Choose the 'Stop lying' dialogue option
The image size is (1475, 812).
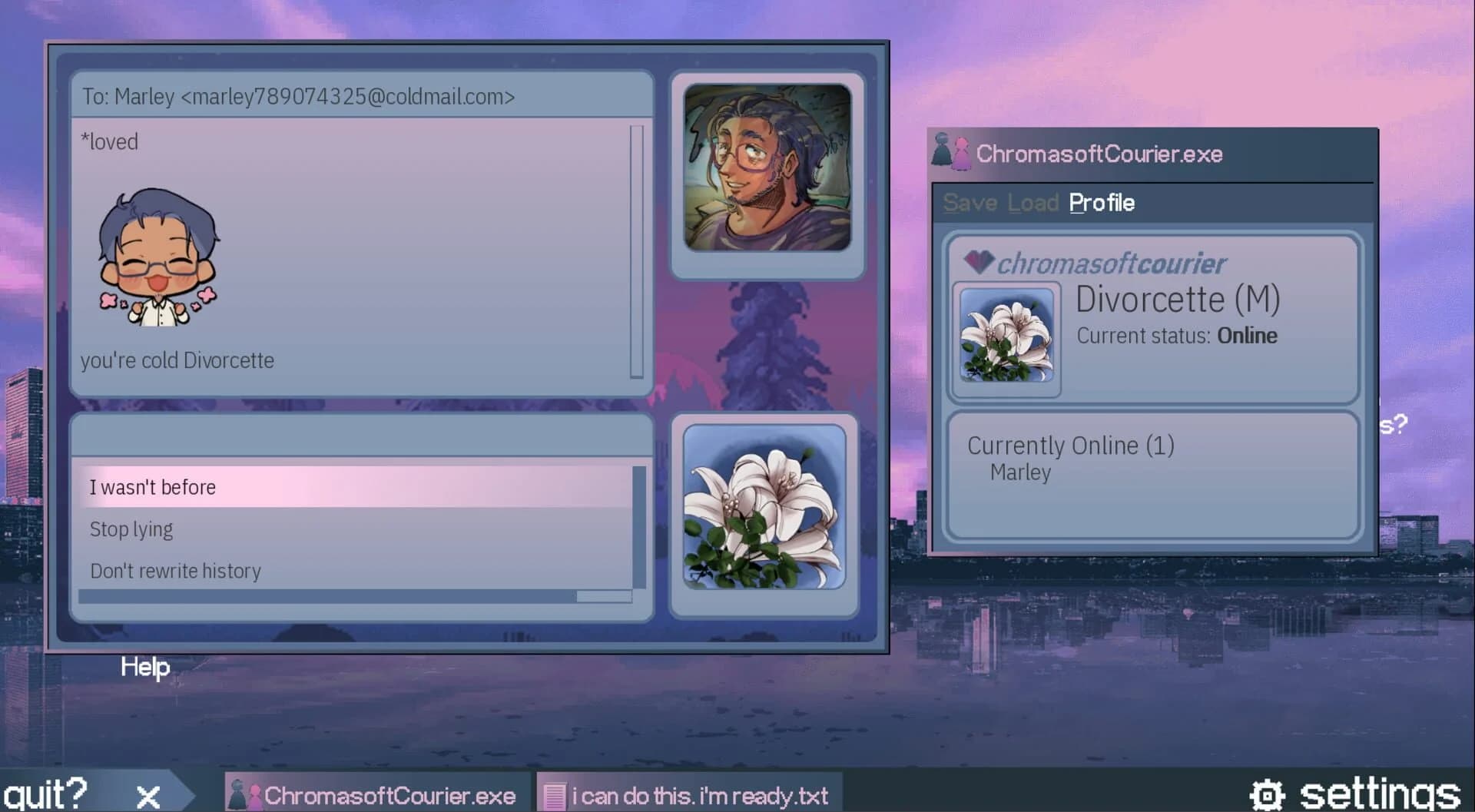[x=131, y=529]
